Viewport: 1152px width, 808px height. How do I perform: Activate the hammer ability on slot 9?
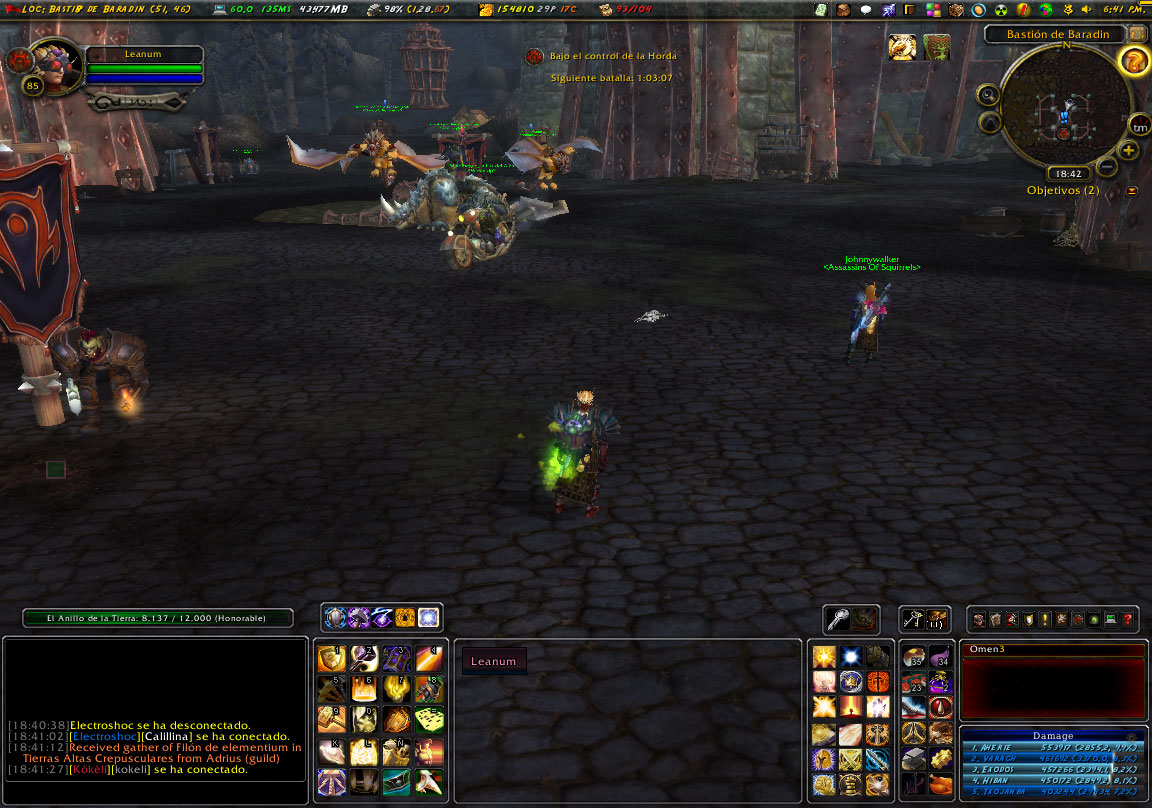[x=331, y=719]
